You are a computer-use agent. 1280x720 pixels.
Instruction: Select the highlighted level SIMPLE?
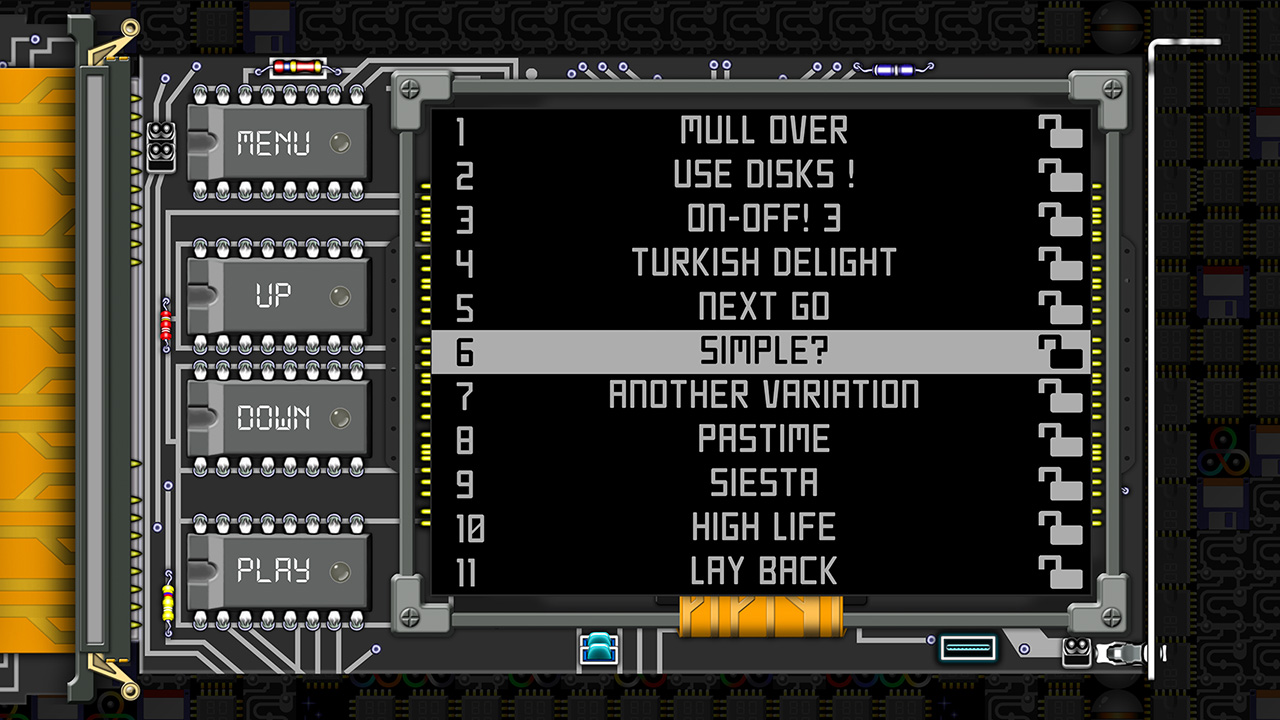(x=765, y=350)
